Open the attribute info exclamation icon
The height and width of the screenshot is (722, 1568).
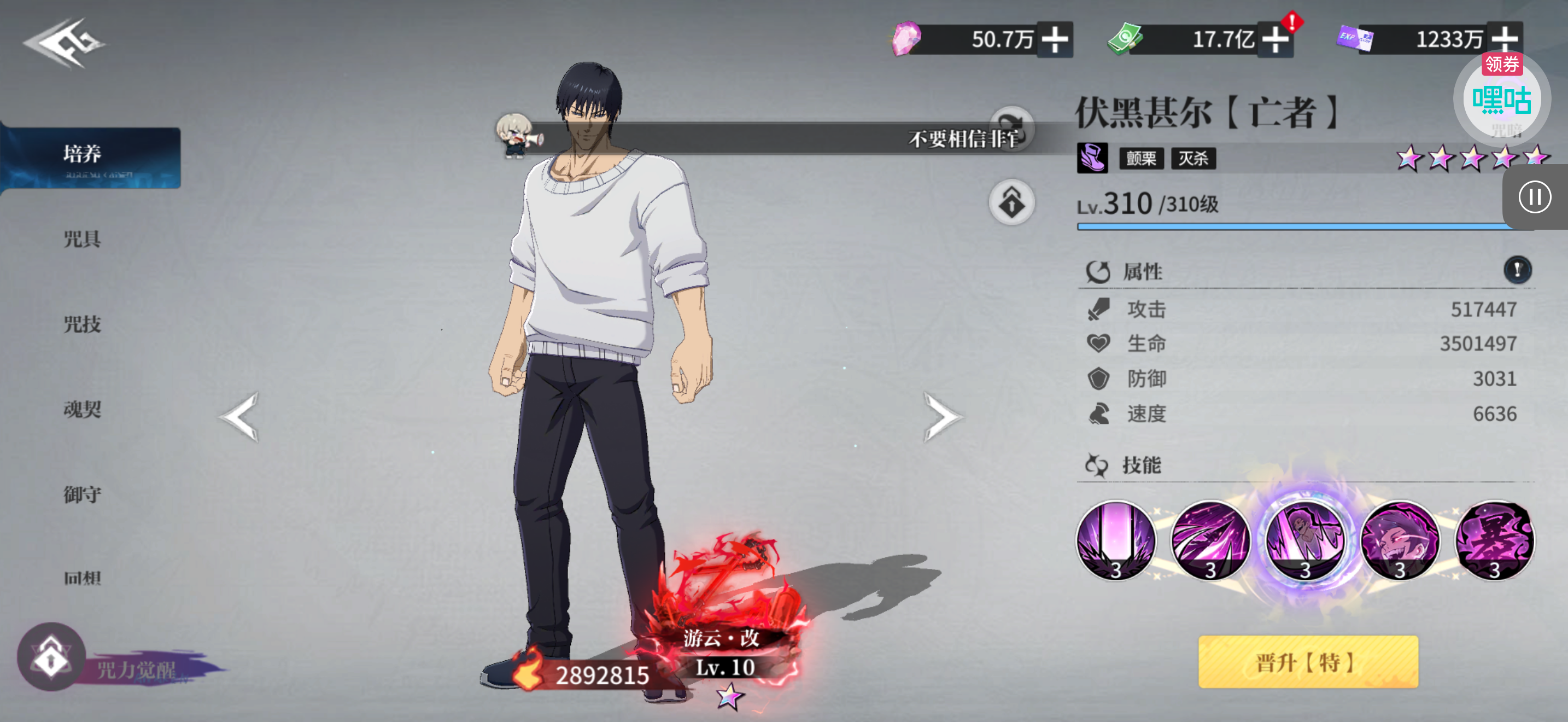(1517, 270)
